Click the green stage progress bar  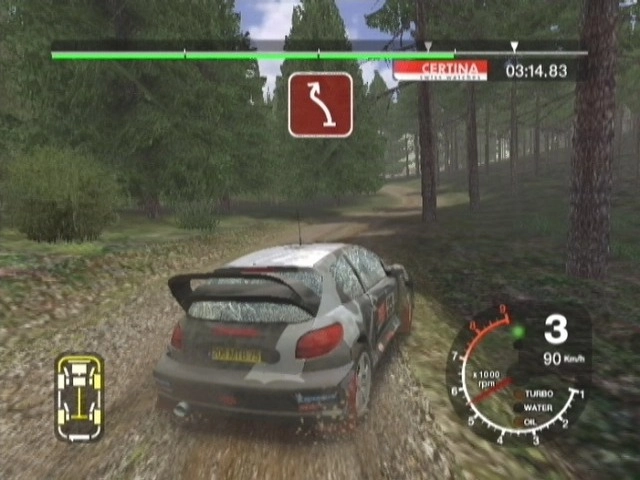(252, 55)
